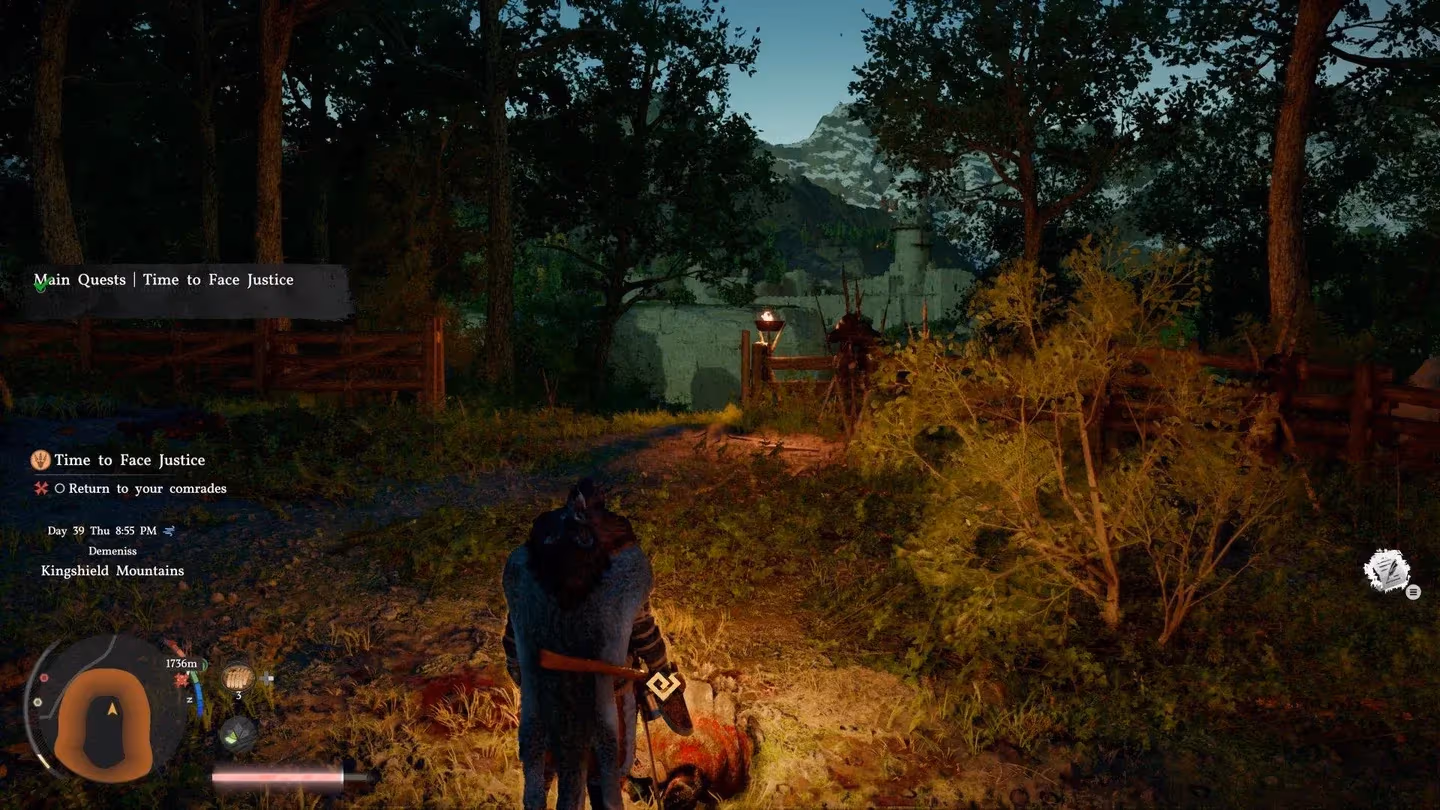Collapse the Time to Face Justice quest entry
Viewport: 1440px width, 810px height.
click(130, 460)
